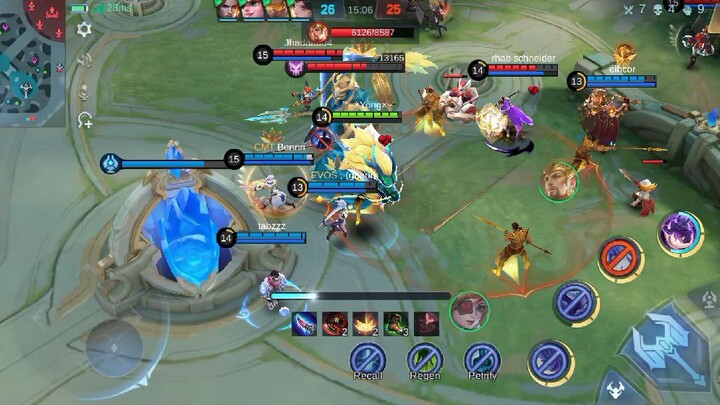720x405 pixels.
Task: Tap the Recall spell button
Action: point(368,358)
